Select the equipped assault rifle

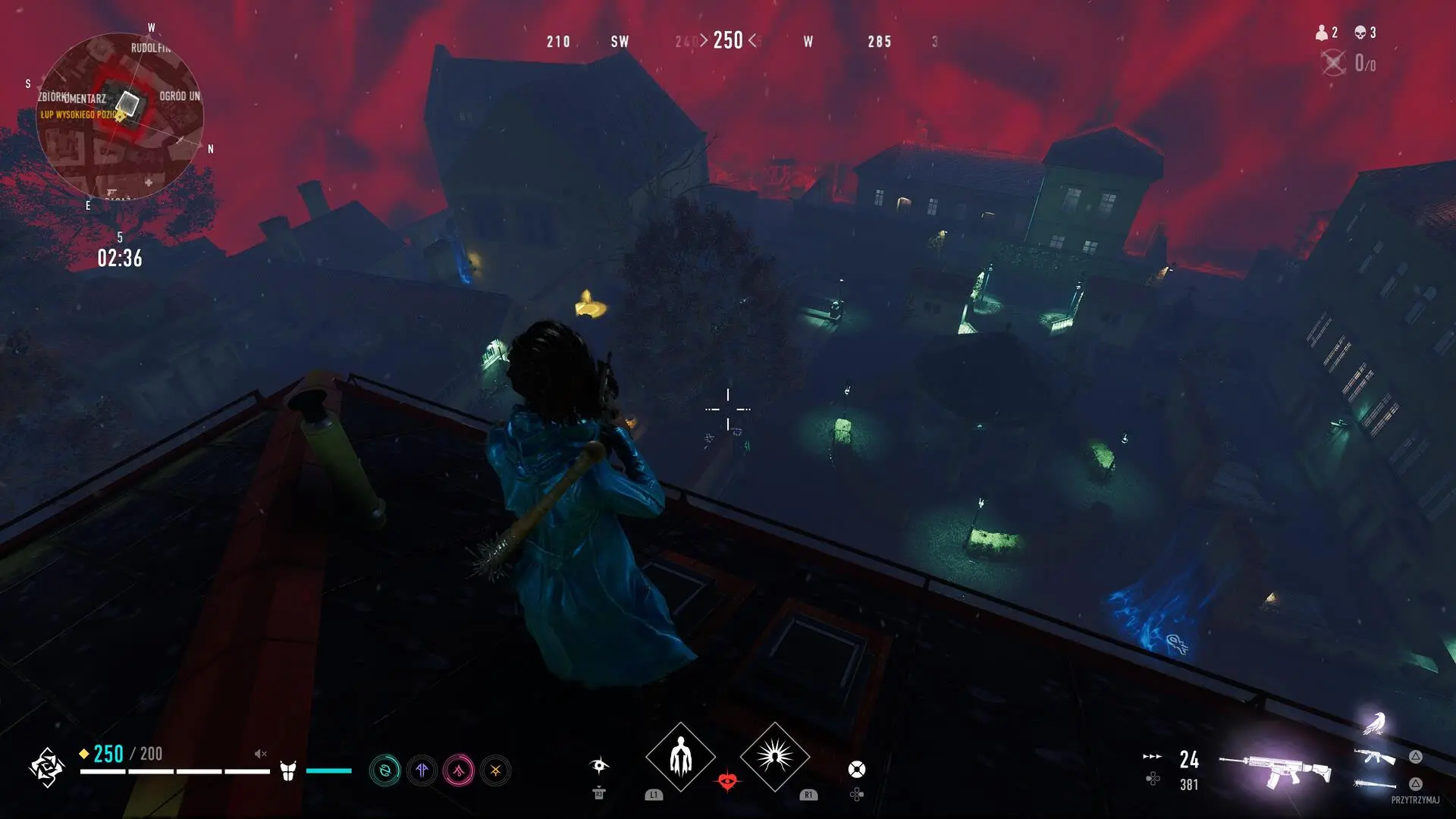pos(1276,769)
